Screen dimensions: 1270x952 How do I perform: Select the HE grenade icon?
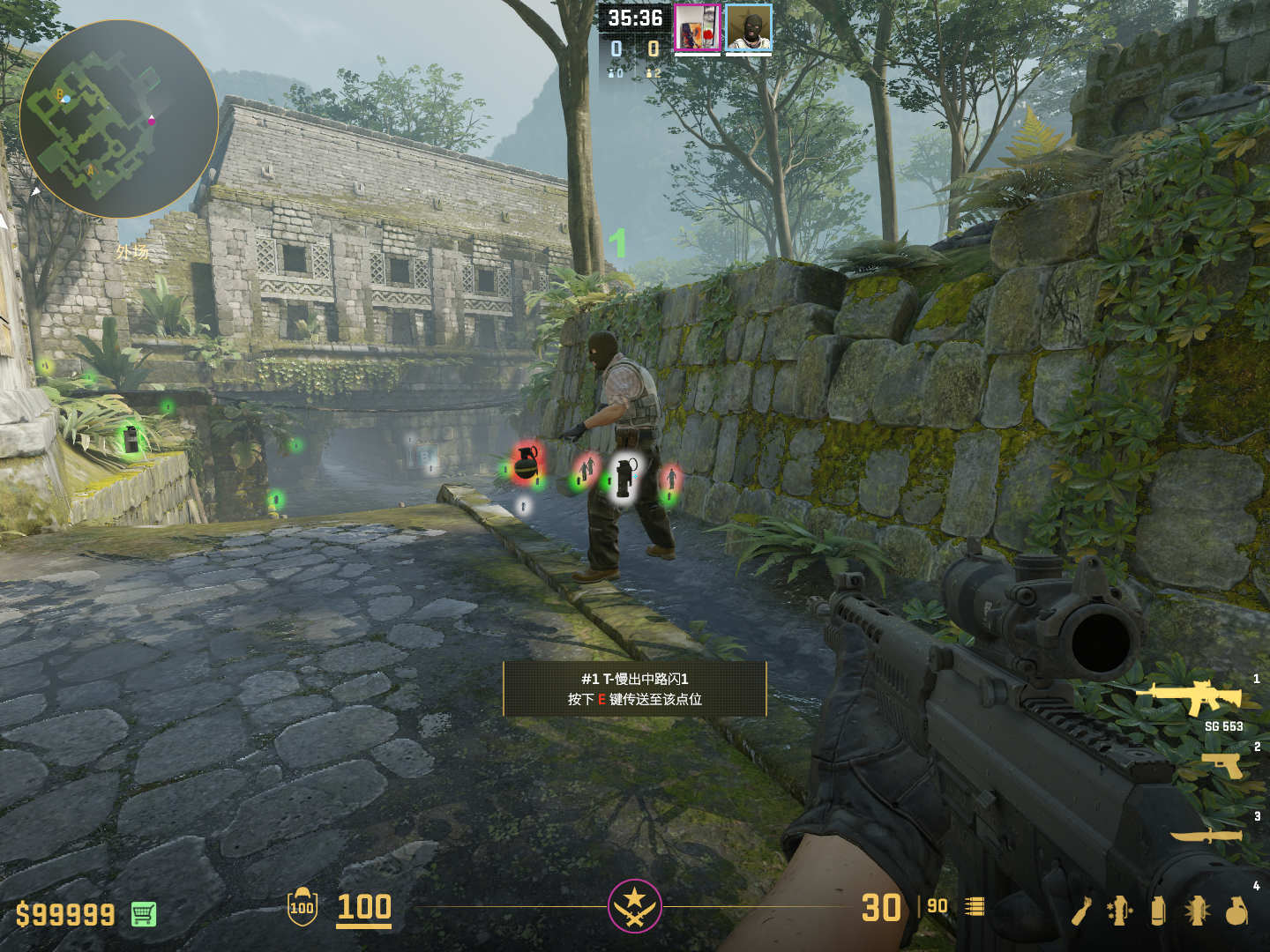1237,911
